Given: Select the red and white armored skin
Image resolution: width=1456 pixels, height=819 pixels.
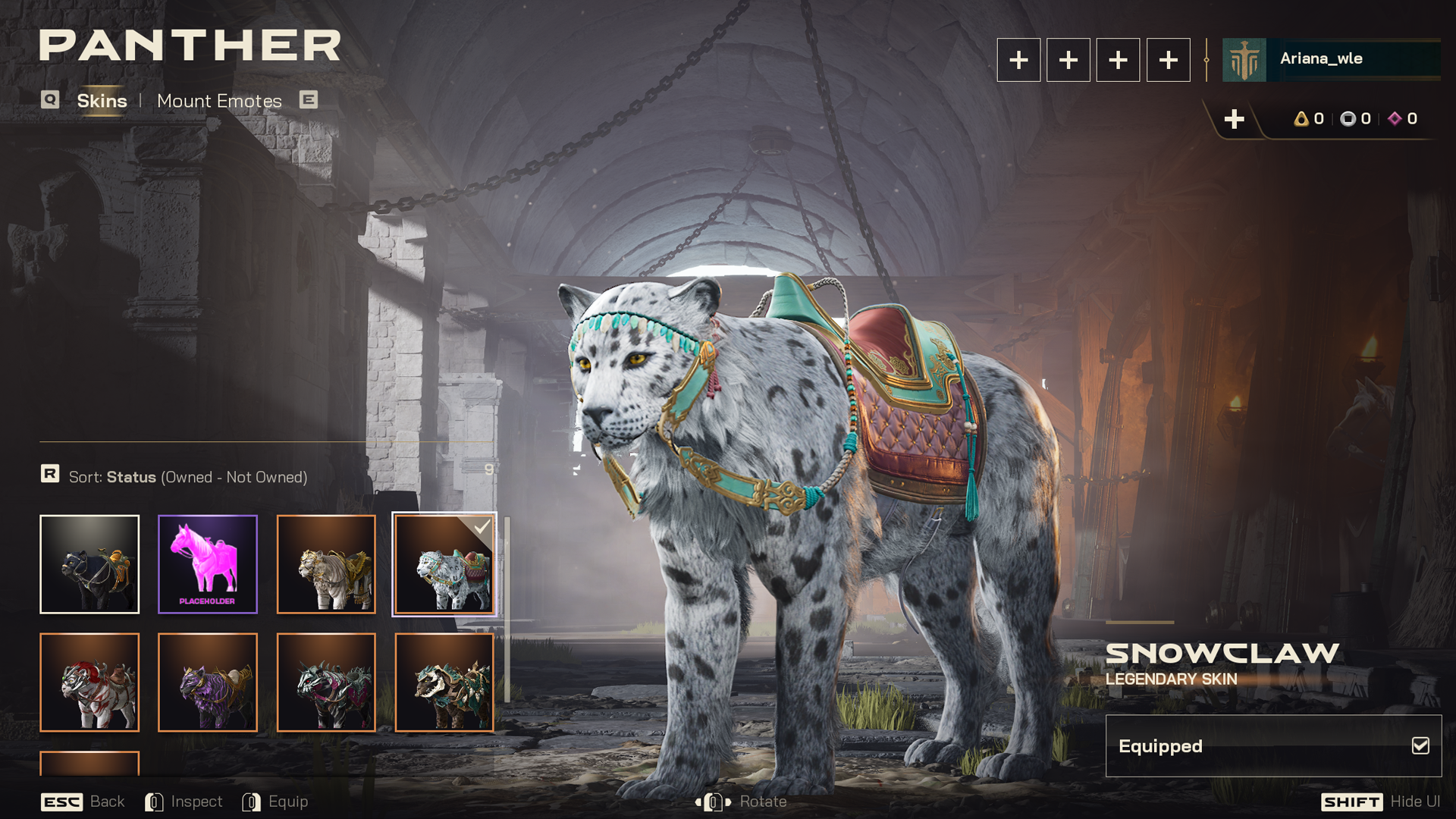Looking at the screenshot, I should [x=89, y=682].
